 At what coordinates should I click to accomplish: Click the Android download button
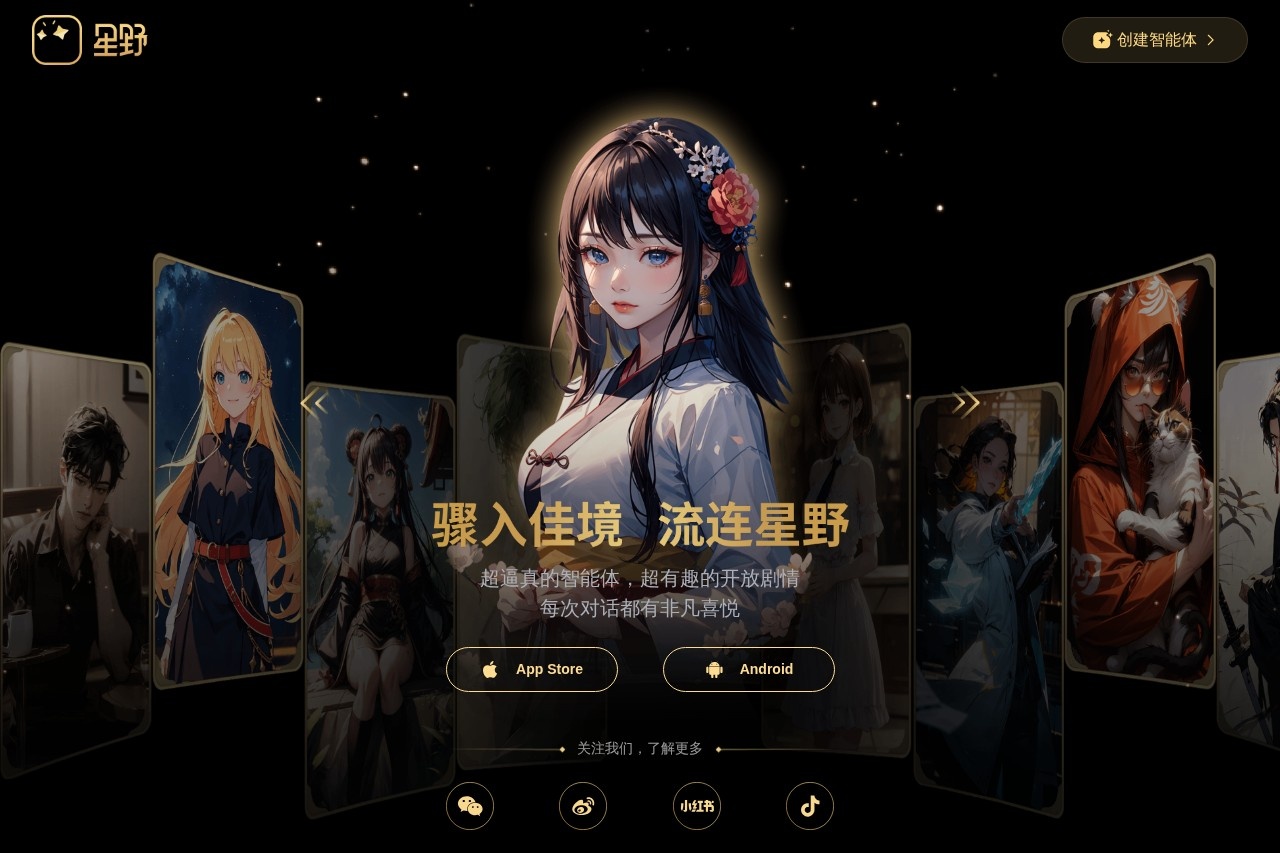pos(749,669)
